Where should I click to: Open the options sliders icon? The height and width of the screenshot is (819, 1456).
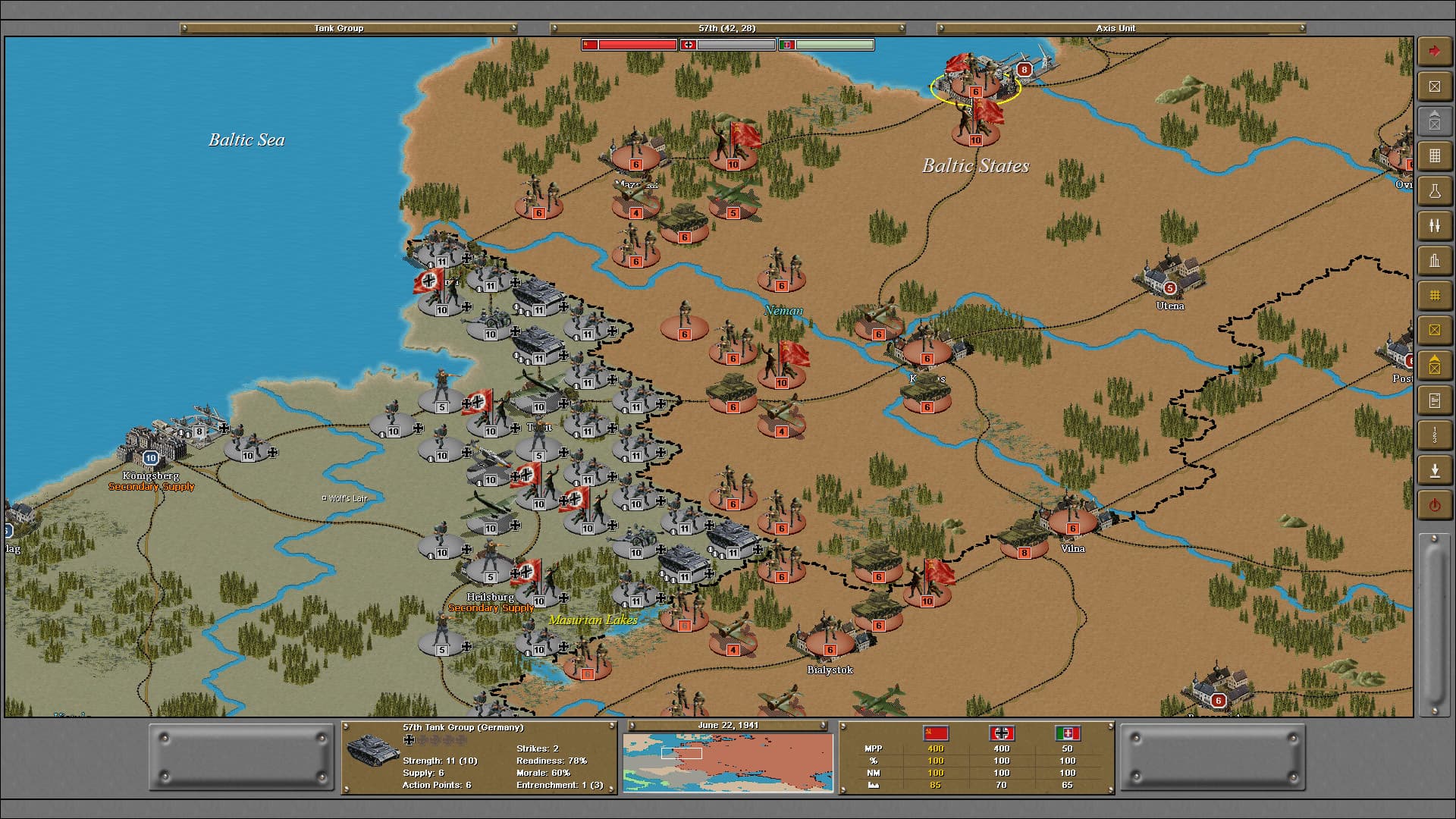coord(1434,225)
